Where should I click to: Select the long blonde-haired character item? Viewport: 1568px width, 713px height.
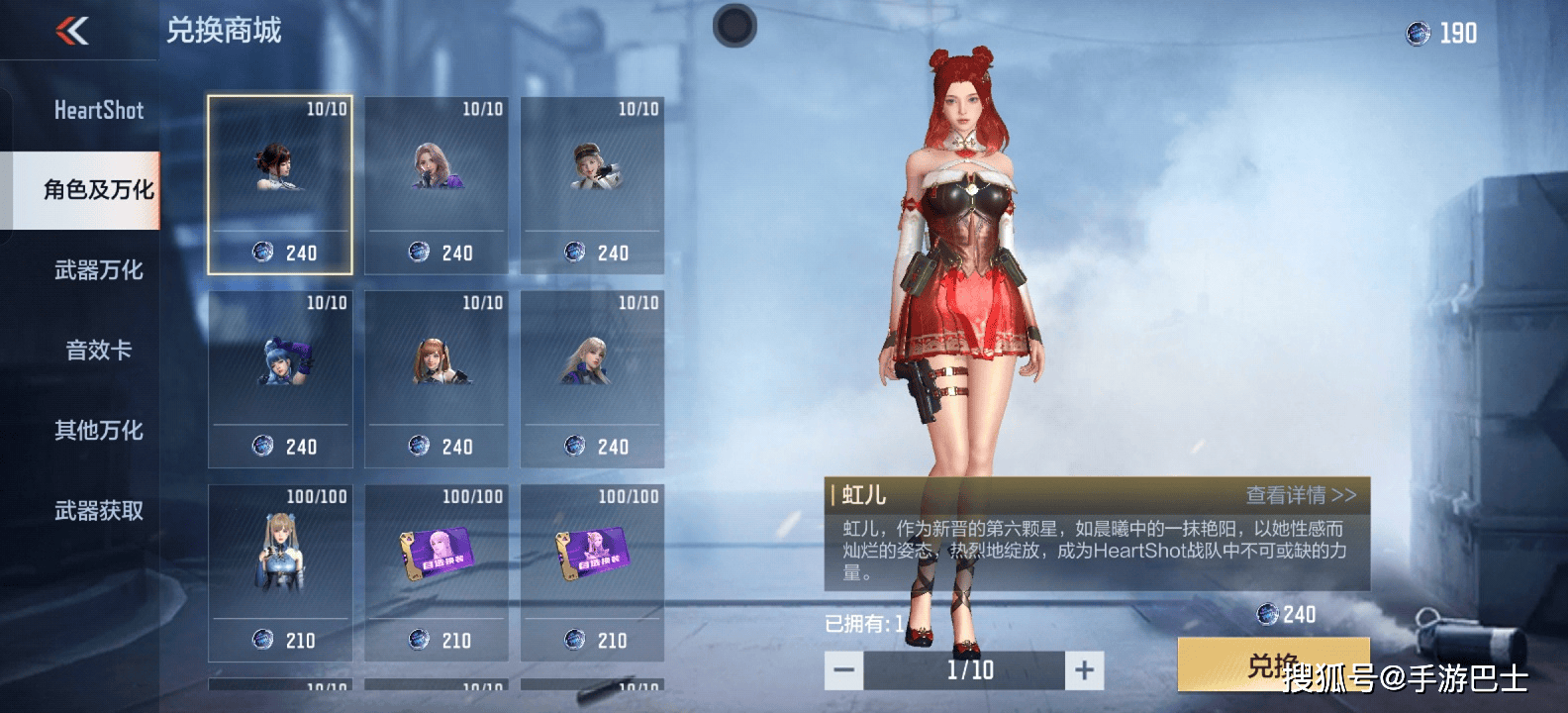[592, 378]
